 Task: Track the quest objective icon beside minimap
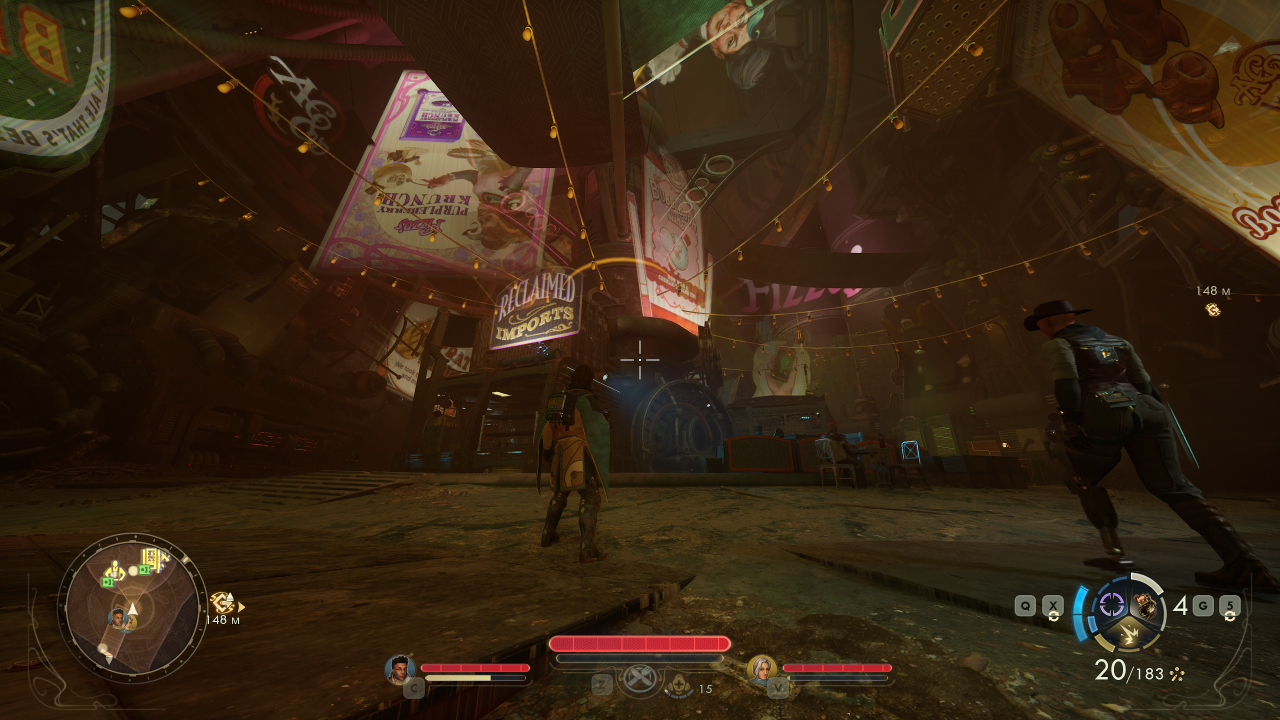[221, 603]
